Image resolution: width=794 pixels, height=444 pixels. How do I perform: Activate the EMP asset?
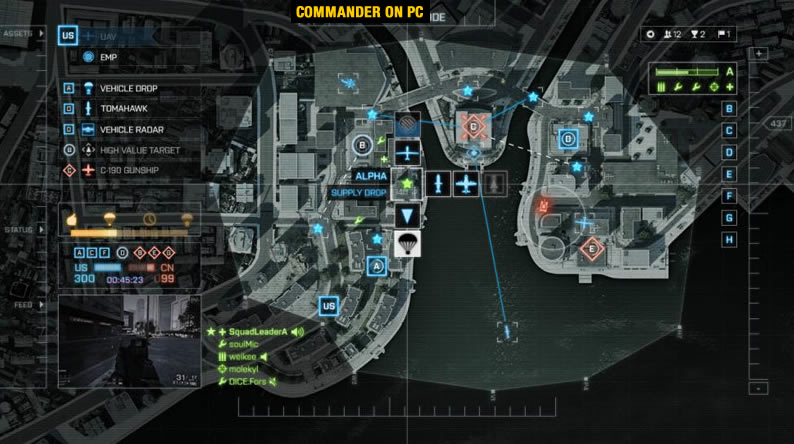coord(108,58)
